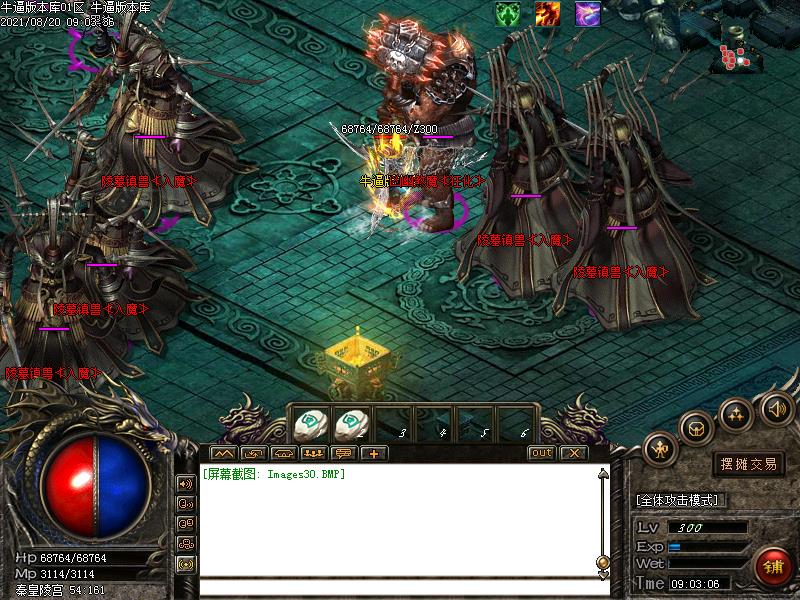Toggle the speaker channel button beside chat
The width and height of the screenshot is (800, 600).
[x=186, y=483]
